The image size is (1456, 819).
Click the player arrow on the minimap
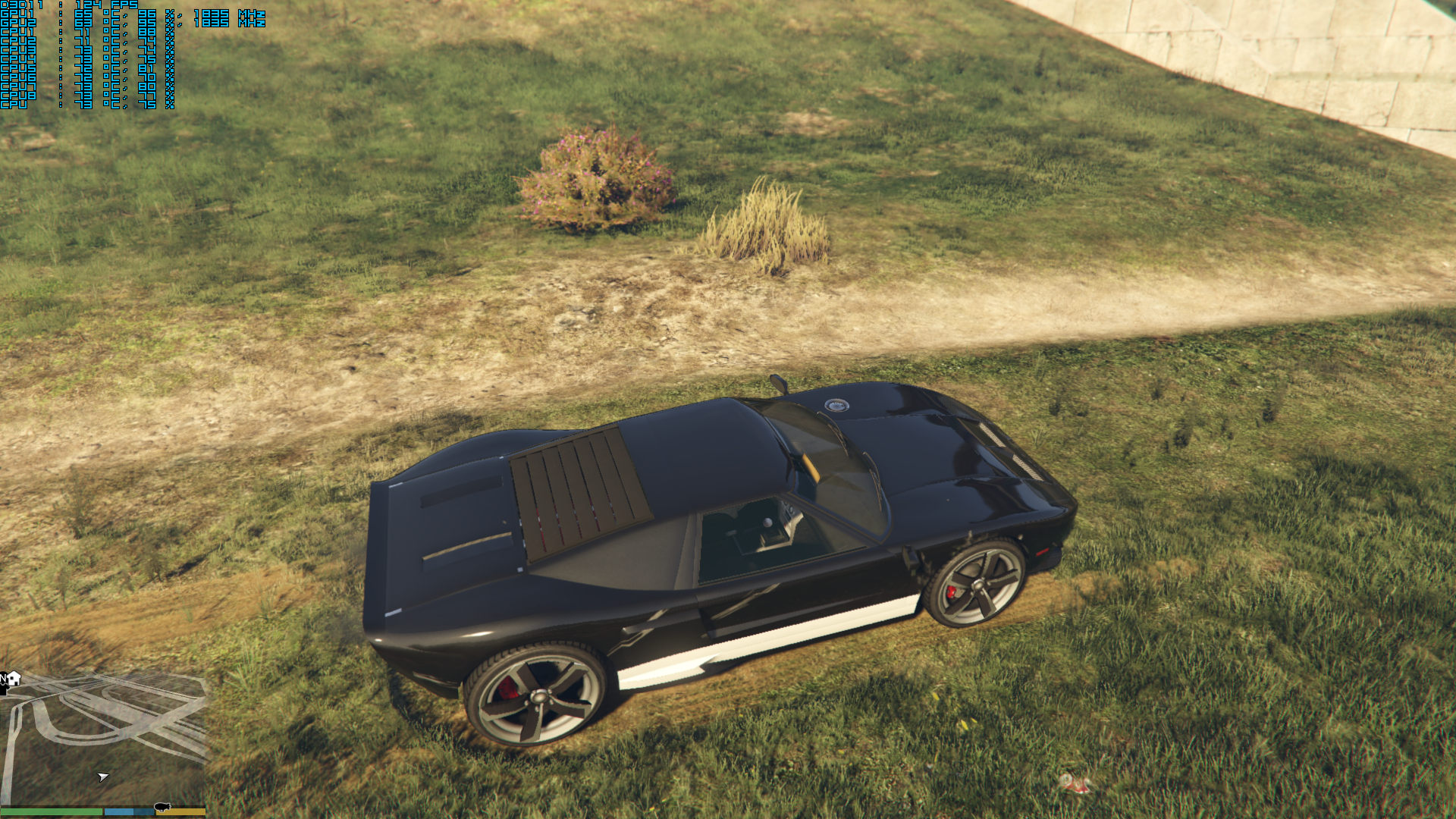tap(103, 777)
